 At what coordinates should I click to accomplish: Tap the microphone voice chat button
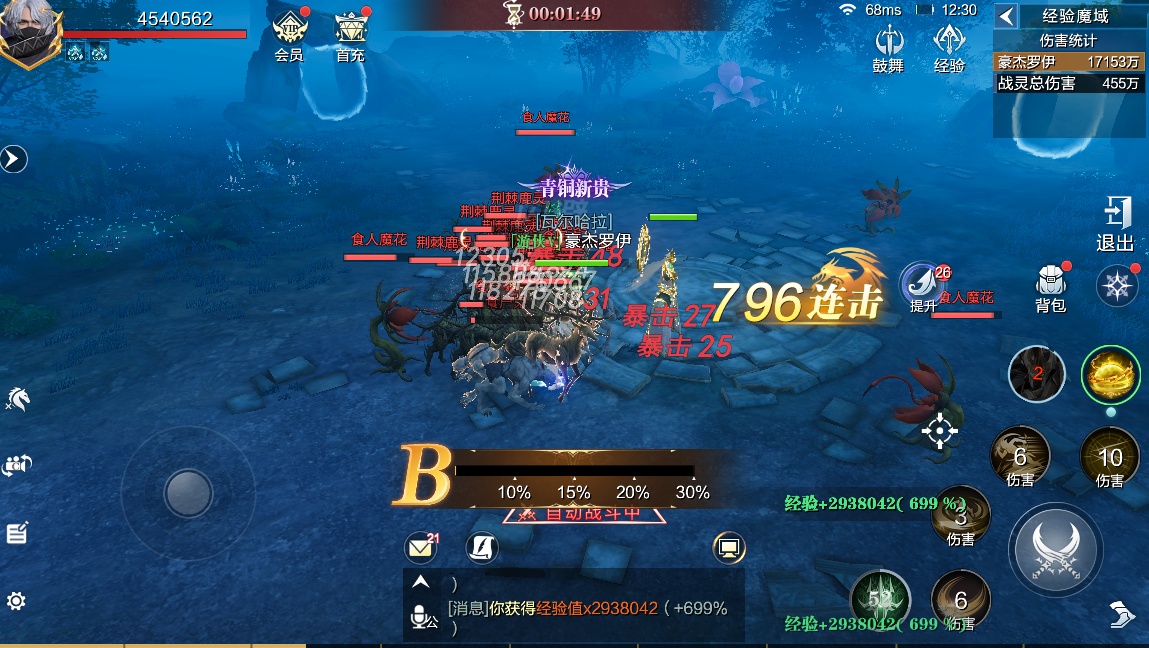click(421, 618)
